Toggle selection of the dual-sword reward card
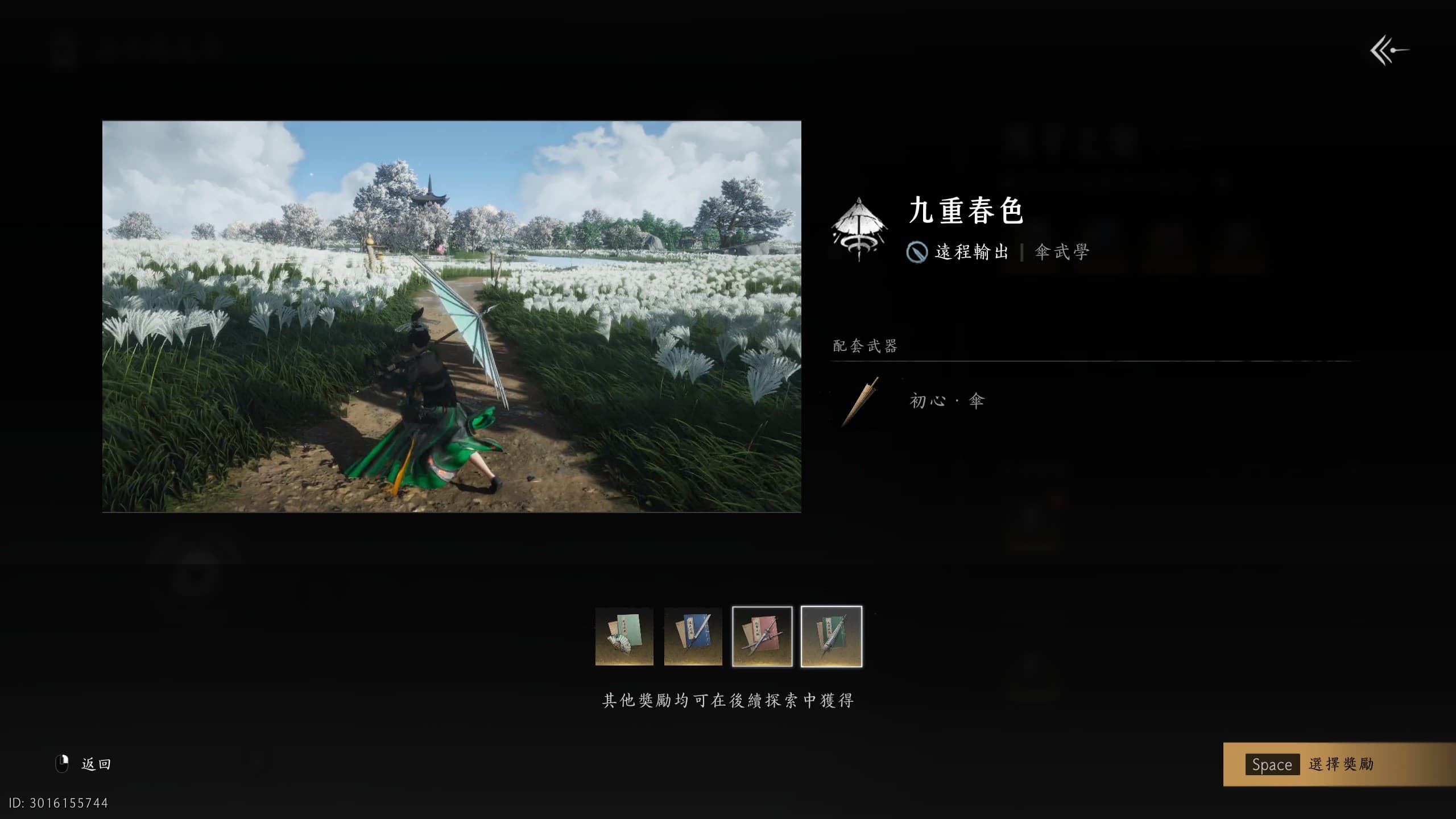 point(762,638)
